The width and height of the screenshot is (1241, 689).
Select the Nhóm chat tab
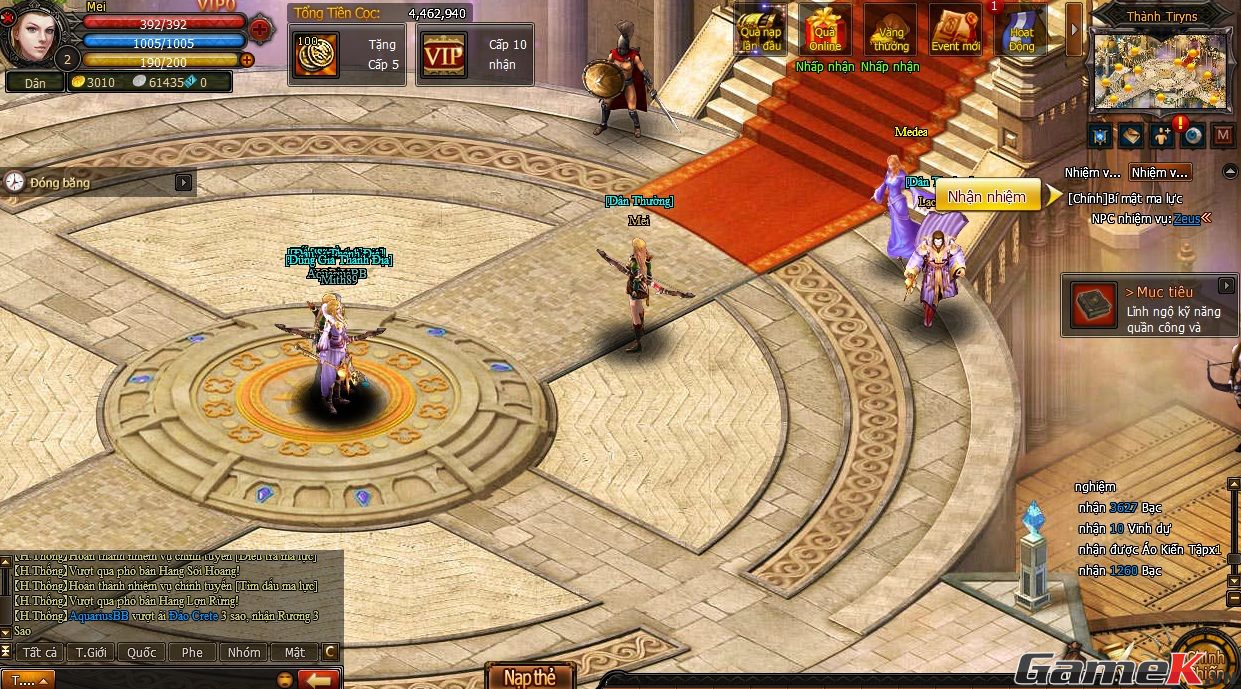[x=243, y=652]
